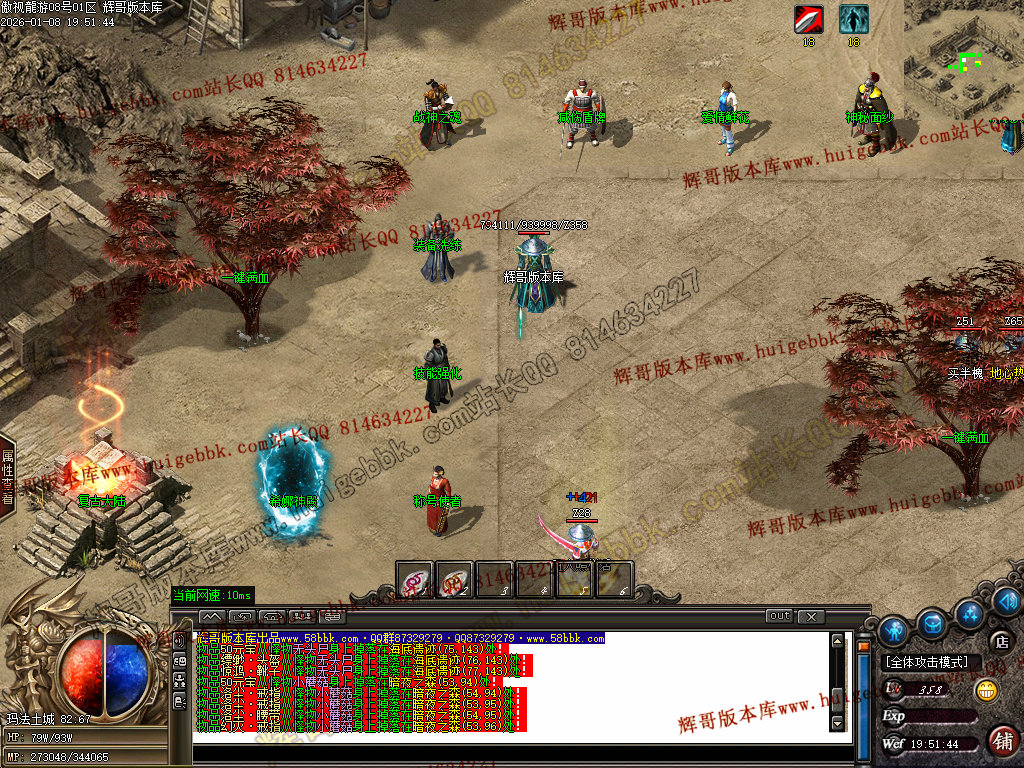Use the second hotbar potion slot

(x=454, y=580)
